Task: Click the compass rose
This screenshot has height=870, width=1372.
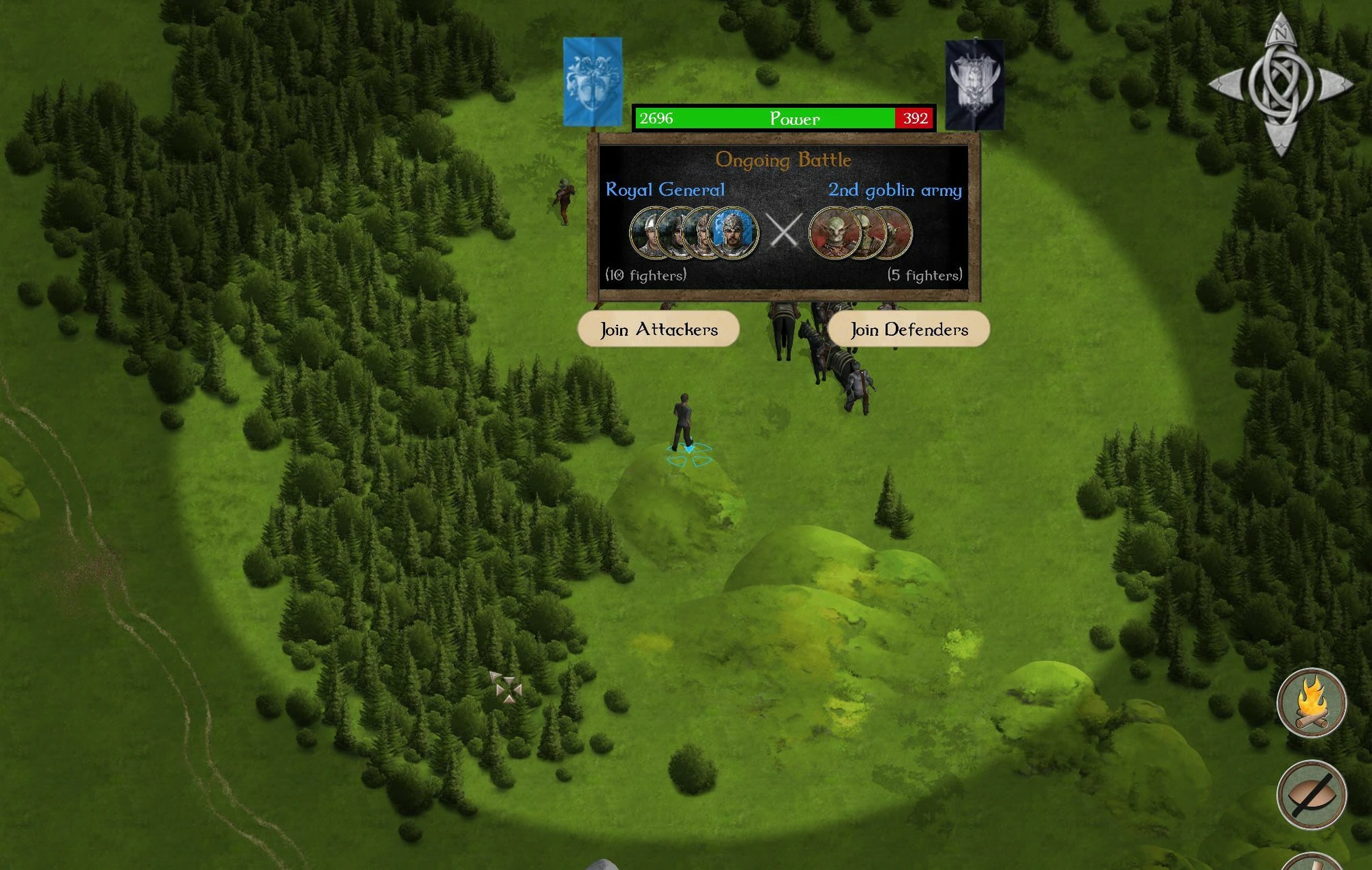Action: 1280,84
